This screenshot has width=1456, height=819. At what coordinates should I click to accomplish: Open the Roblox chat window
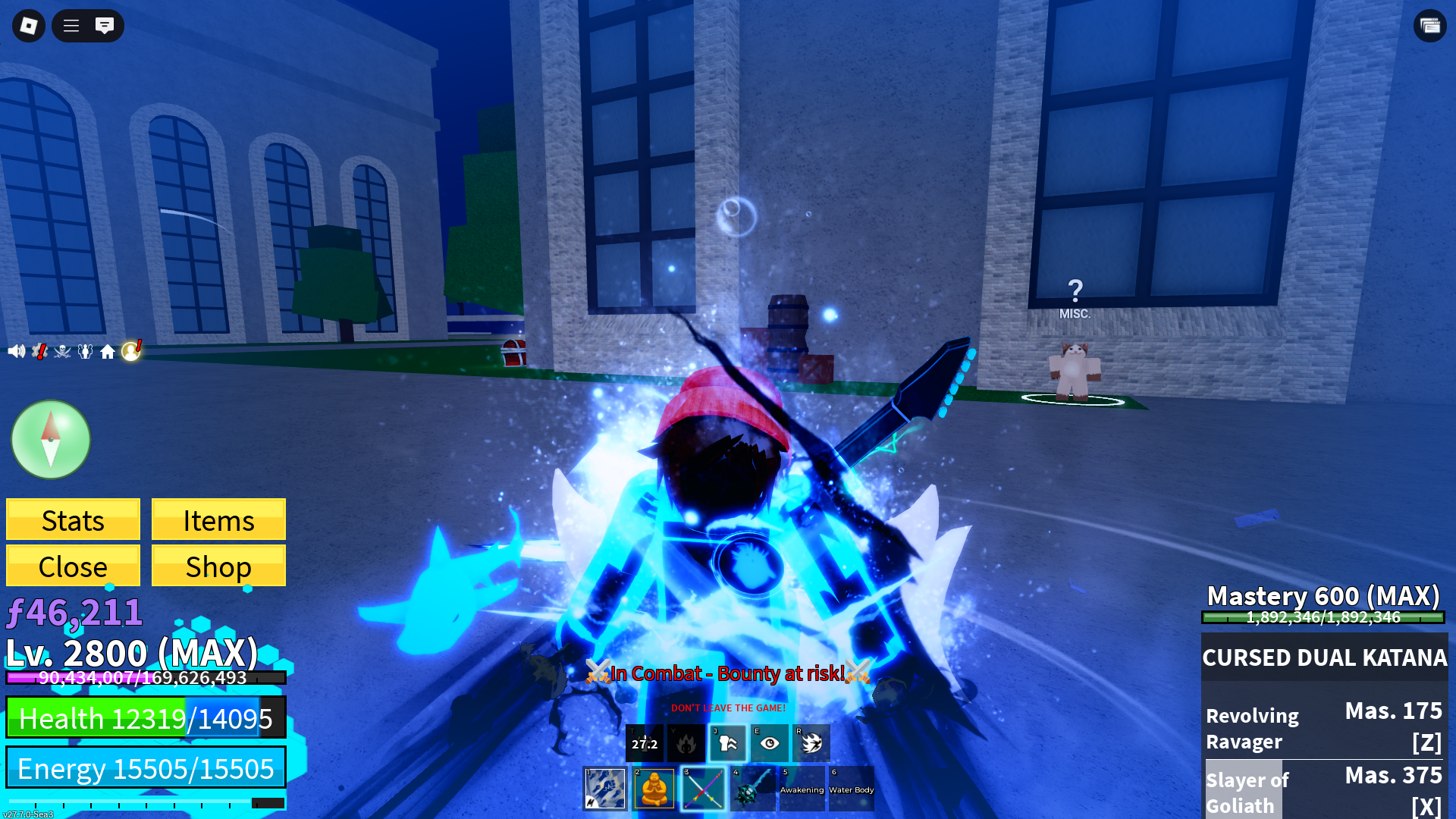[x=105, y=26]
